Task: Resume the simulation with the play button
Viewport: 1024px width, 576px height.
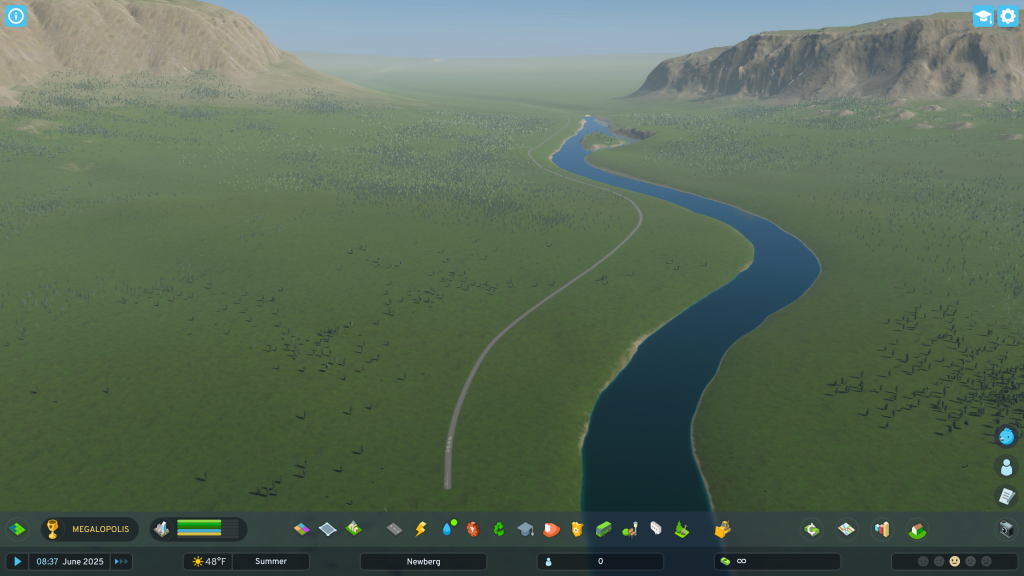Action: tap(17, 562)
